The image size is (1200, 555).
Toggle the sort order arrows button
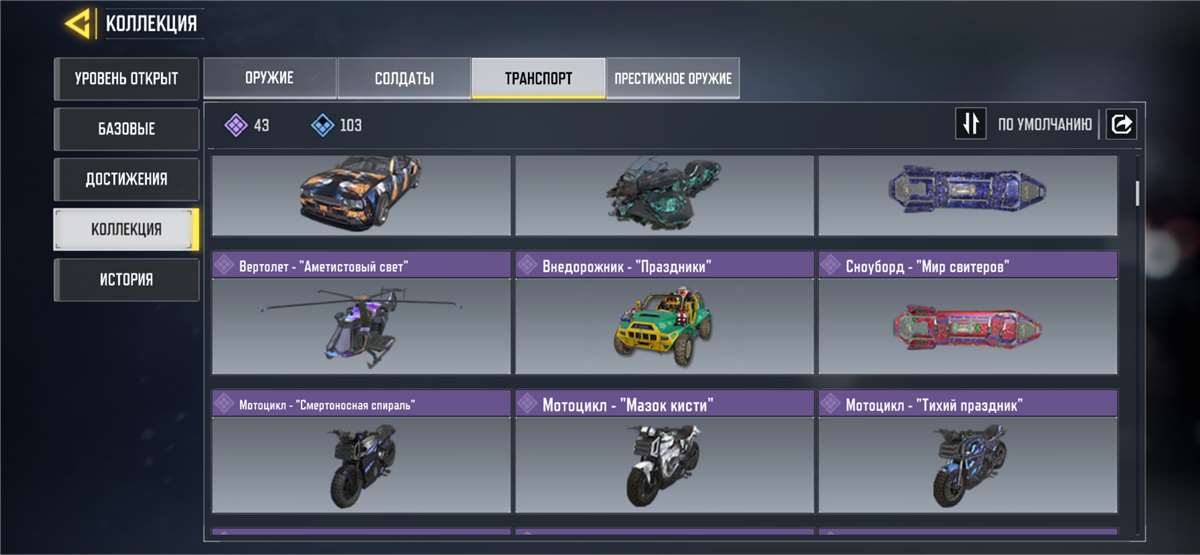point(970,124)
